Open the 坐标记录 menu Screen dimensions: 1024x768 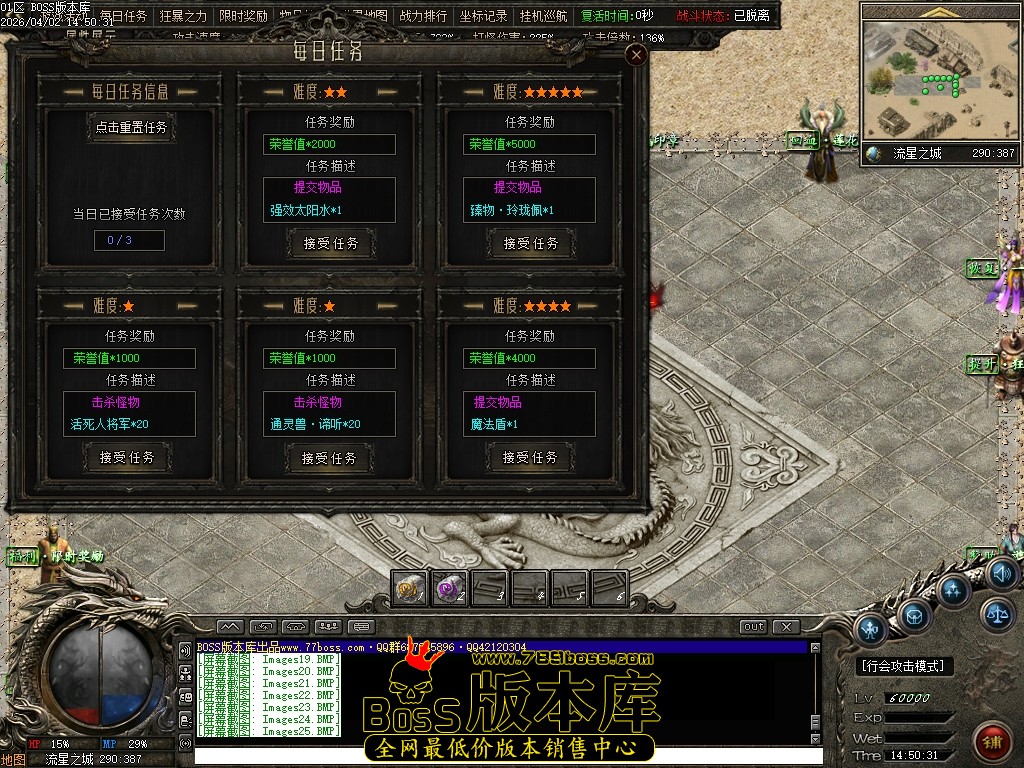[x=483, y=16]
